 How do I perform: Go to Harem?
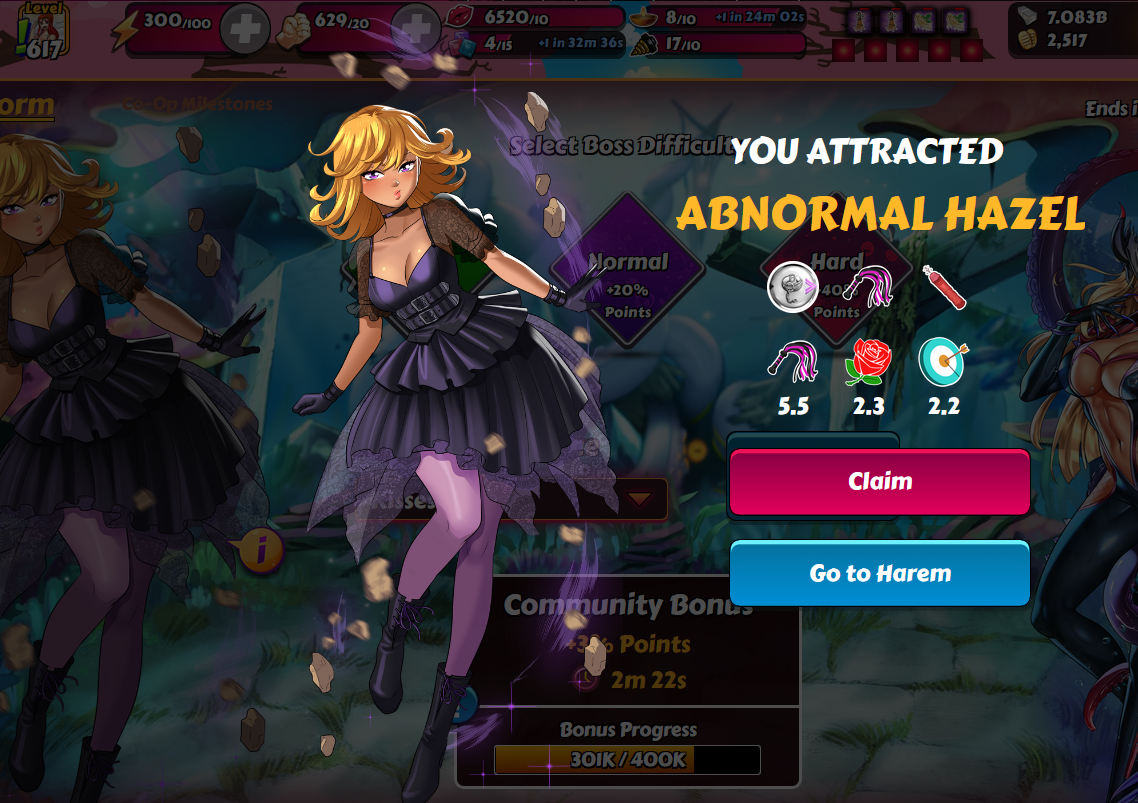pos(879,574)
